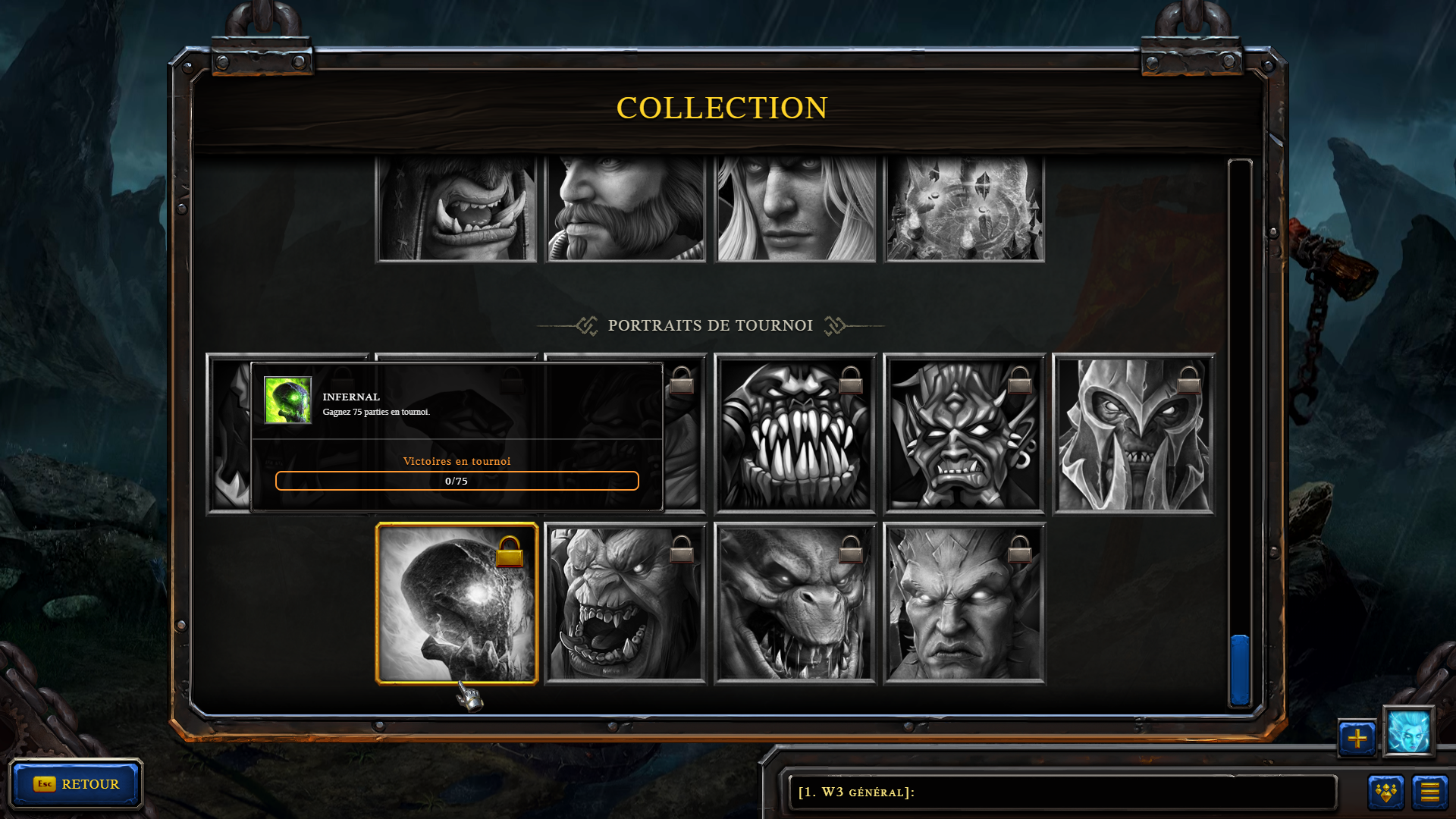The height and width of the screenshot is (819, 1456).
Task: Open the player avatar profile icon
Action: point(1408,732)
